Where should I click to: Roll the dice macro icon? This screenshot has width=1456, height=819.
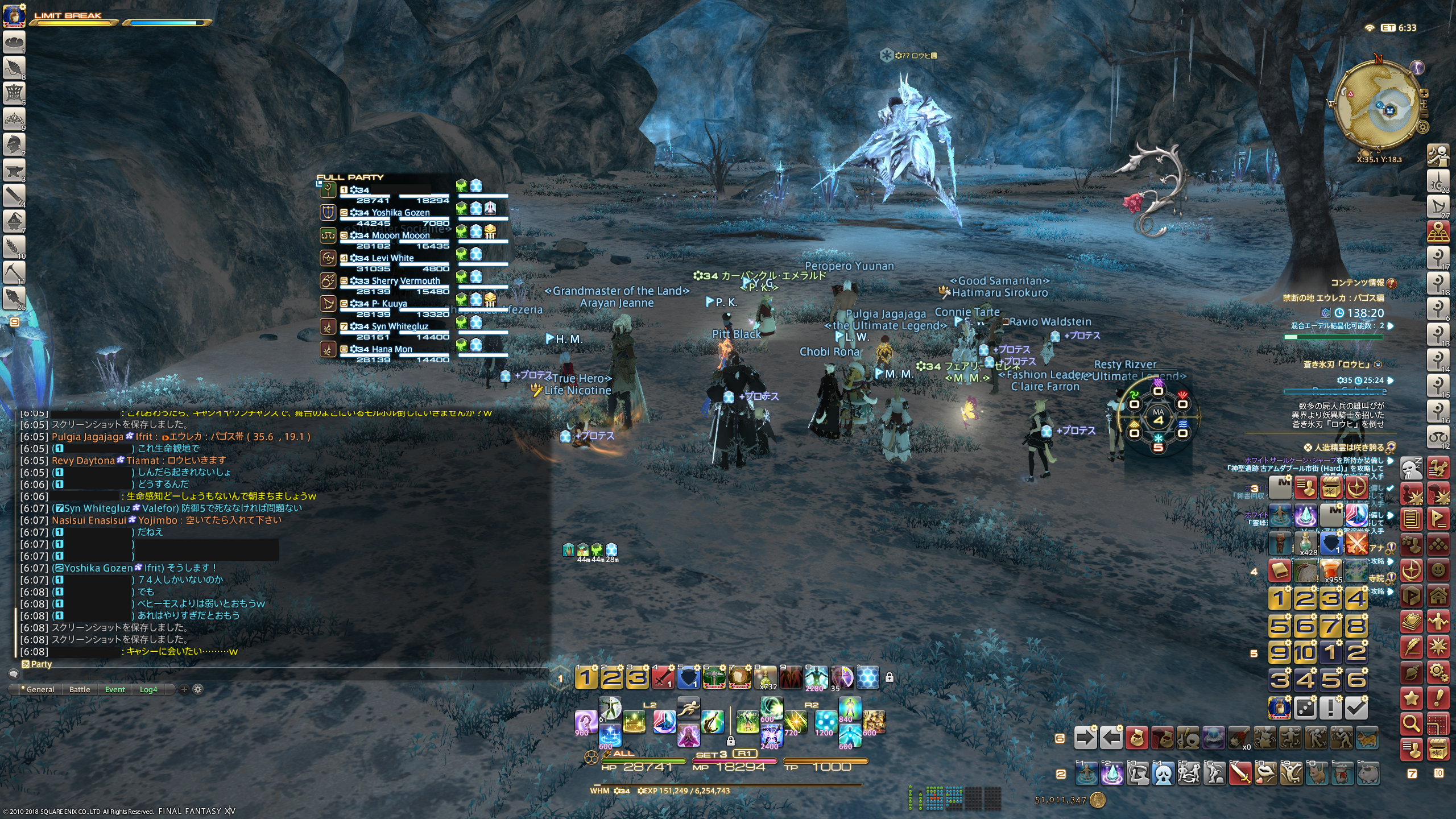(x=1305, y=708)
